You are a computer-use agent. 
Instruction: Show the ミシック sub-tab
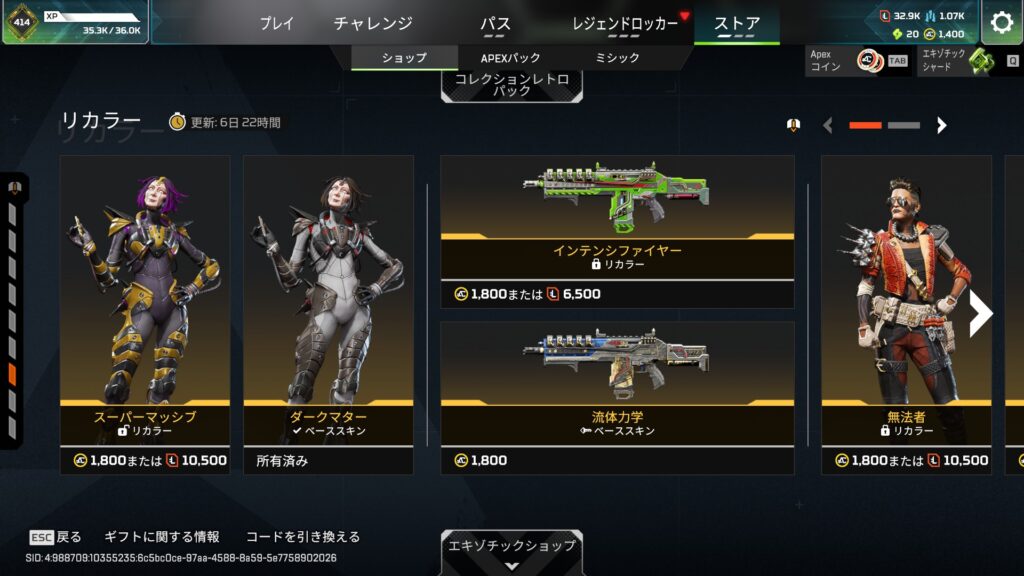point(617,58)
